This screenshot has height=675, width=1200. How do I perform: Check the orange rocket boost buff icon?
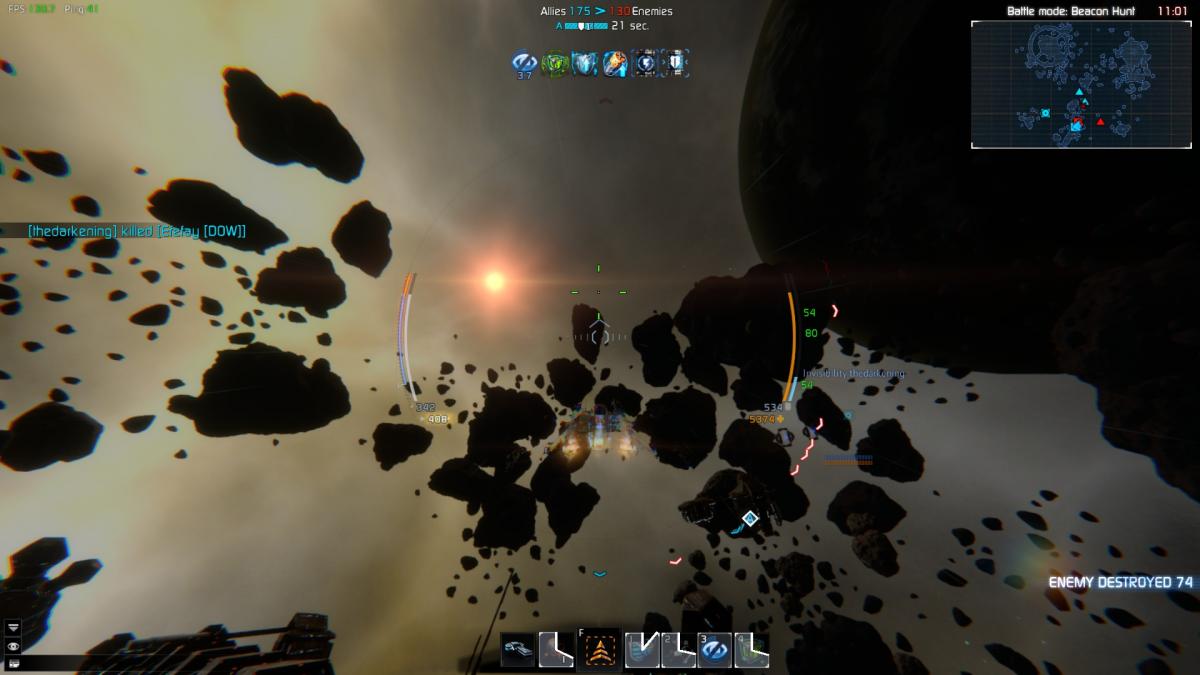pyautogui.click(x=614, y=63)
